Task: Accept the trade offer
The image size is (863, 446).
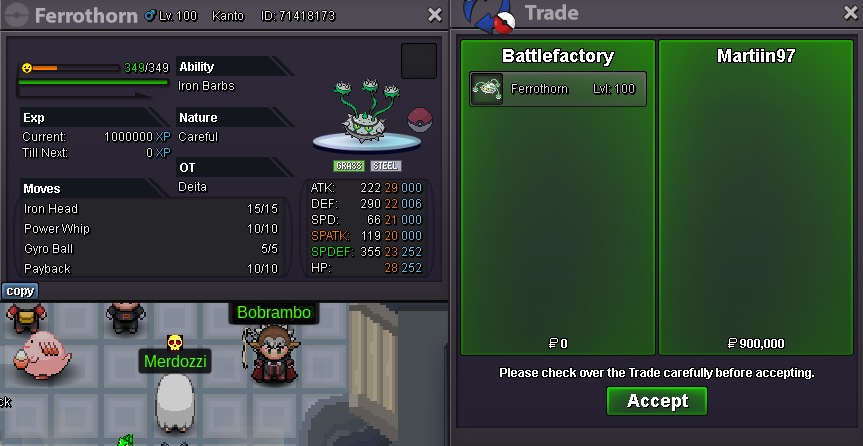Action: coord(656,401)
